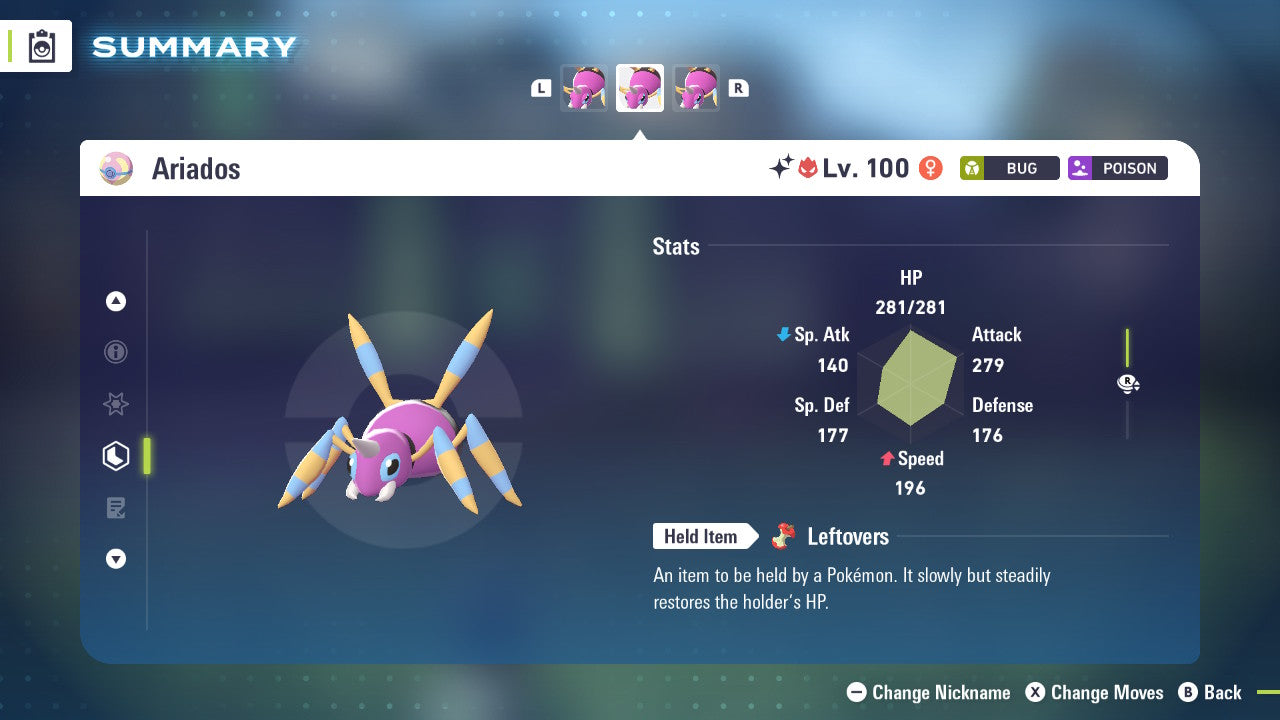Select the Ribbons star icon in sidebar
Viewport: 1280px width, 720px height.
(116, 404)
